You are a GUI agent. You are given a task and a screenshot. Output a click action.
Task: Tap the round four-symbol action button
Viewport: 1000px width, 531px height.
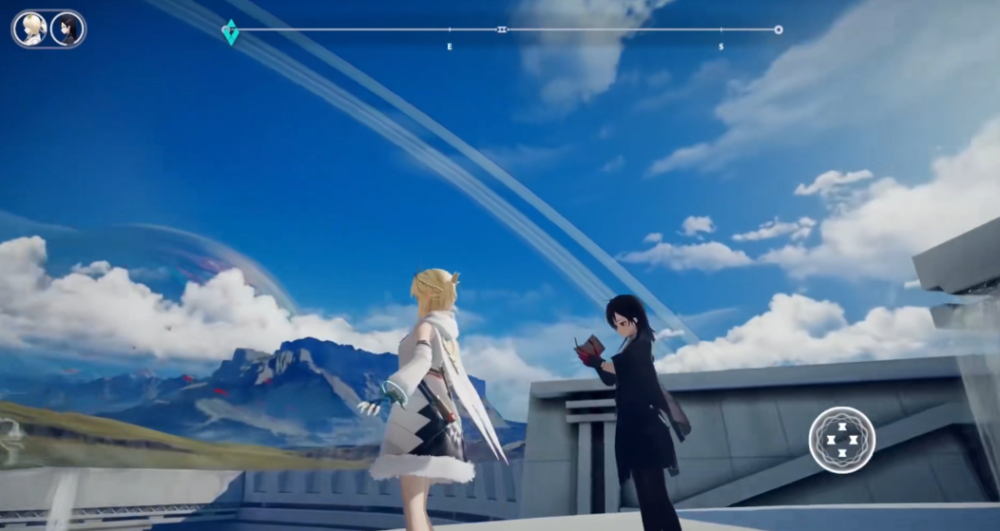842,440
